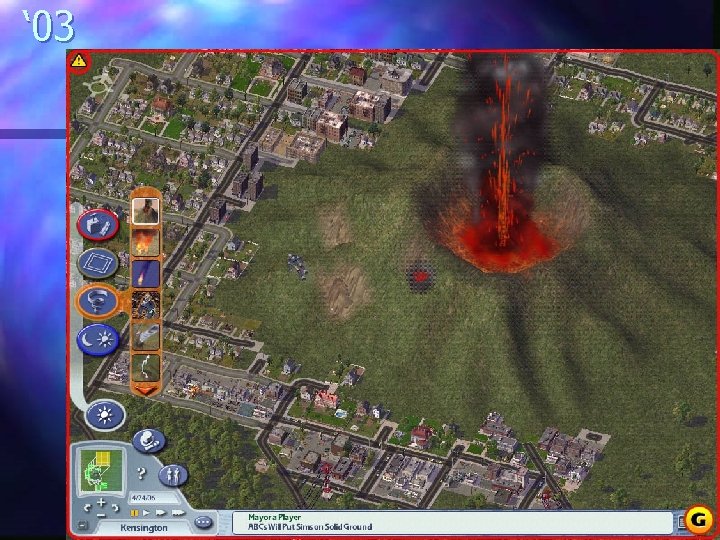Viewport: 720px width, 540px height.
Task: Open the question mark help tool
Action: [142, 472]
